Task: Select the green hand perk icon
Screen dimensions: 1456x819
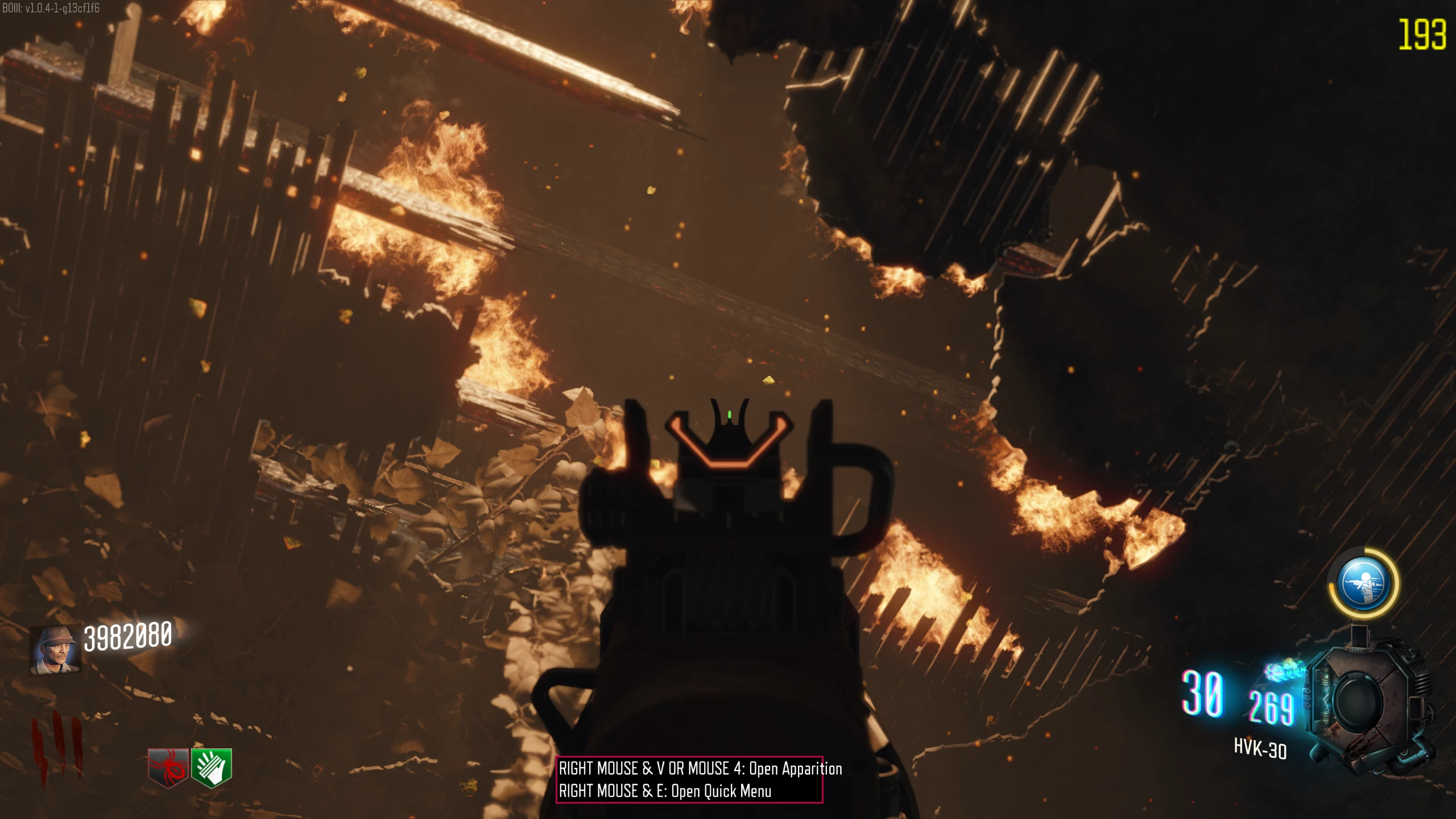Action: click(x=212, y=767)
